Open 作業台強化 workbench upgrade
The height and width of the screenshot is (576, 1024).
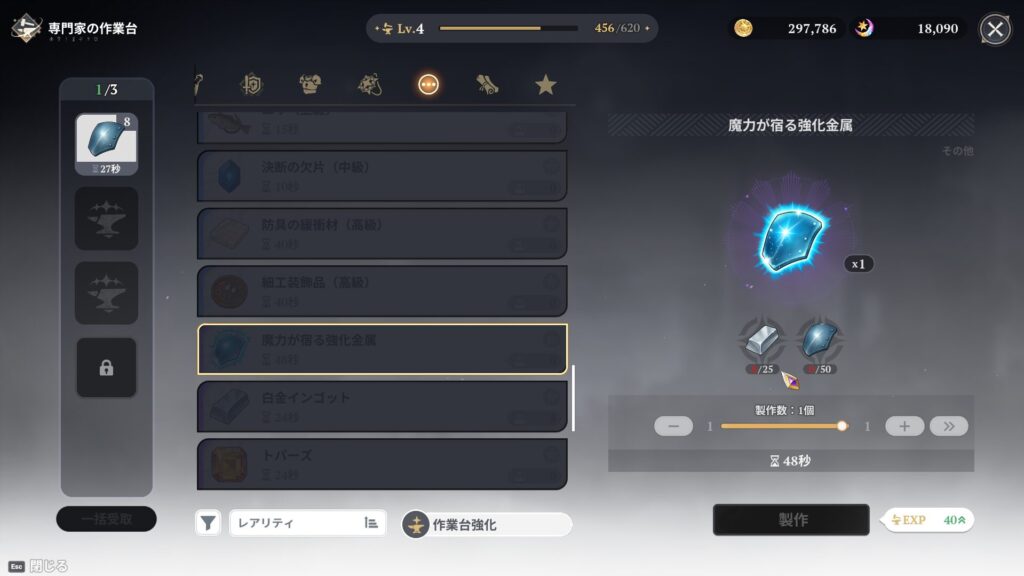click(x=487, y=524)
